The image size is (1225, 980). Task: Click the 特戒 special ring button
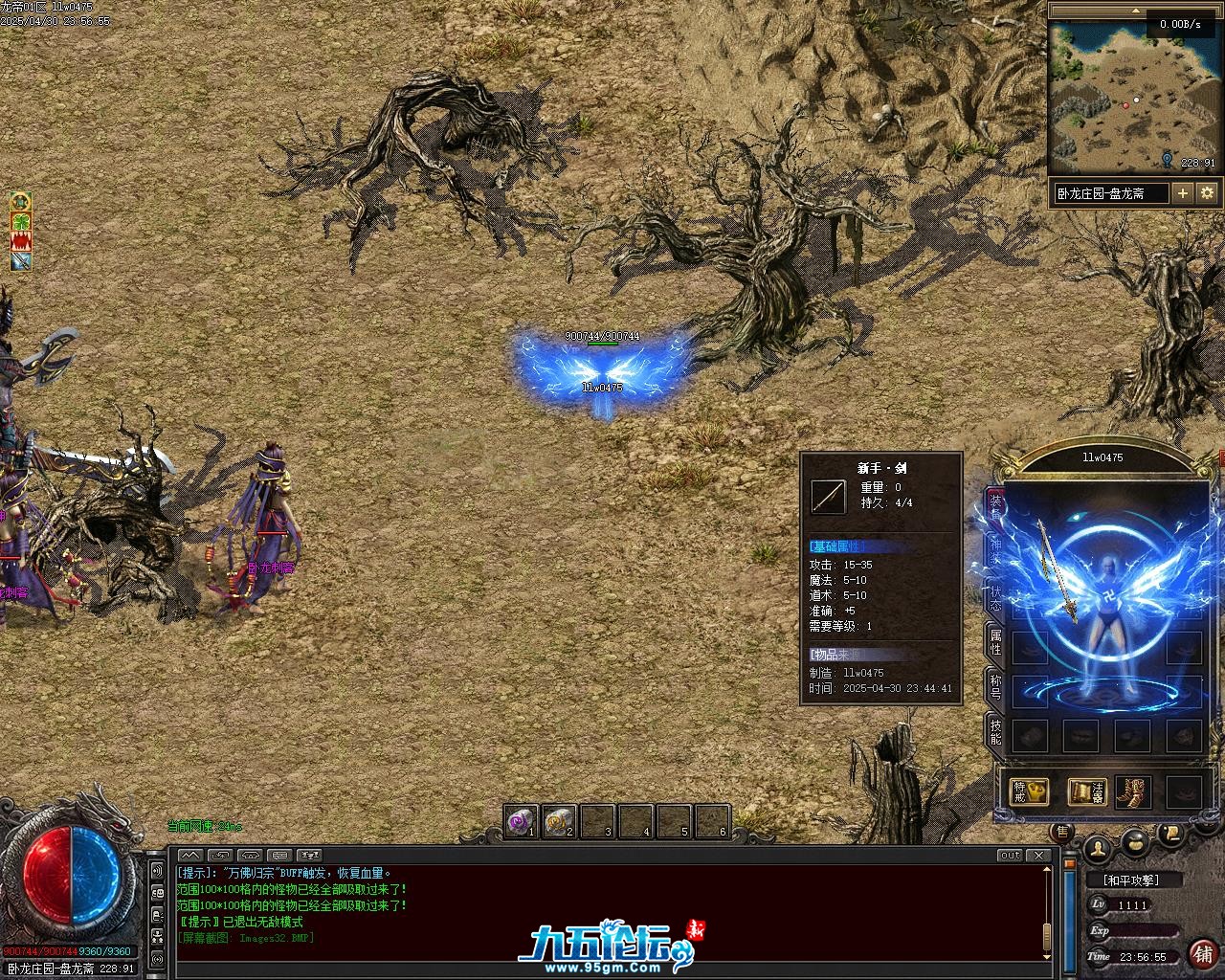point(1030,791)
